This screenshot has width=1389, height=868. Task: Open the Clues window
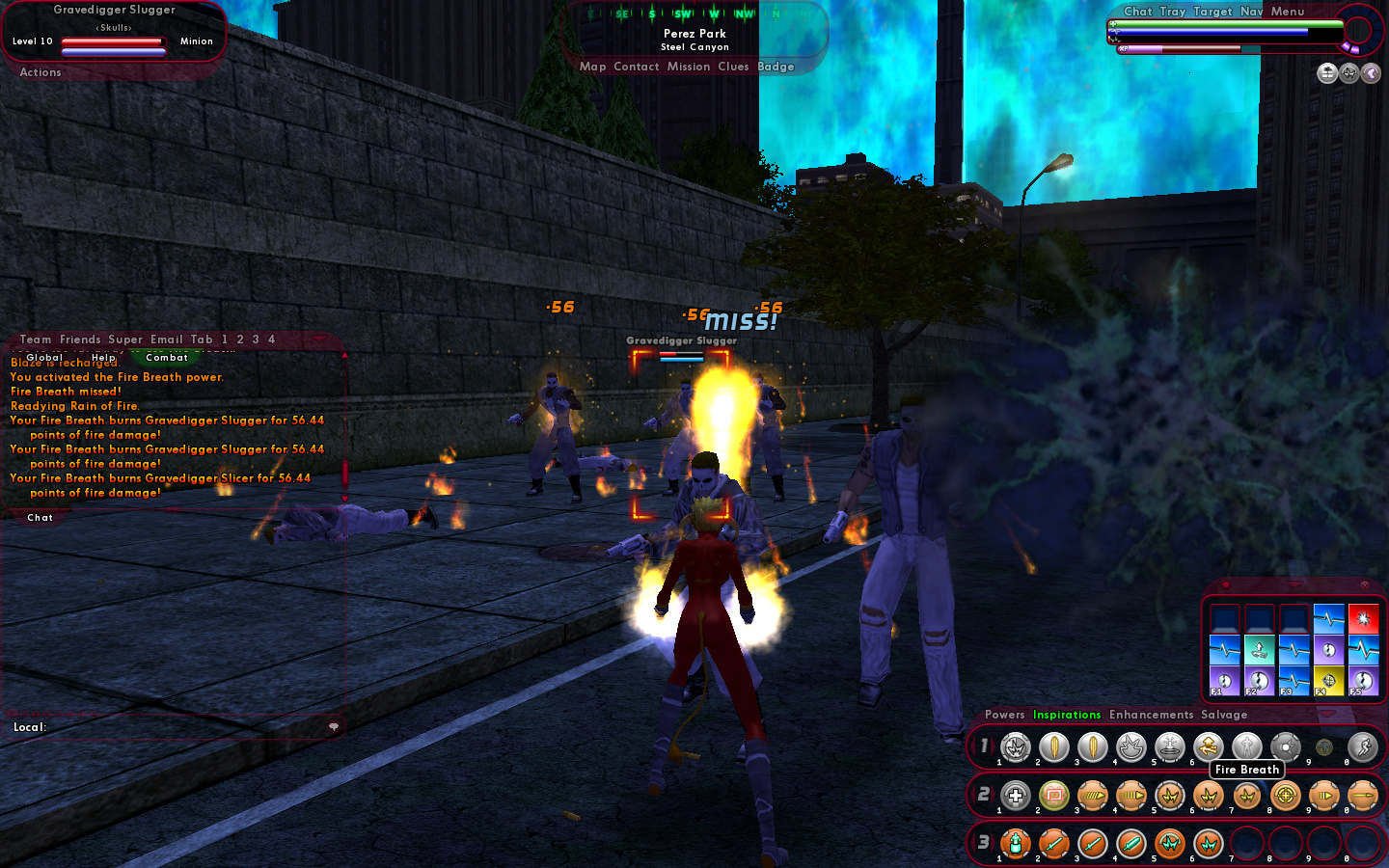click(733, 67)
